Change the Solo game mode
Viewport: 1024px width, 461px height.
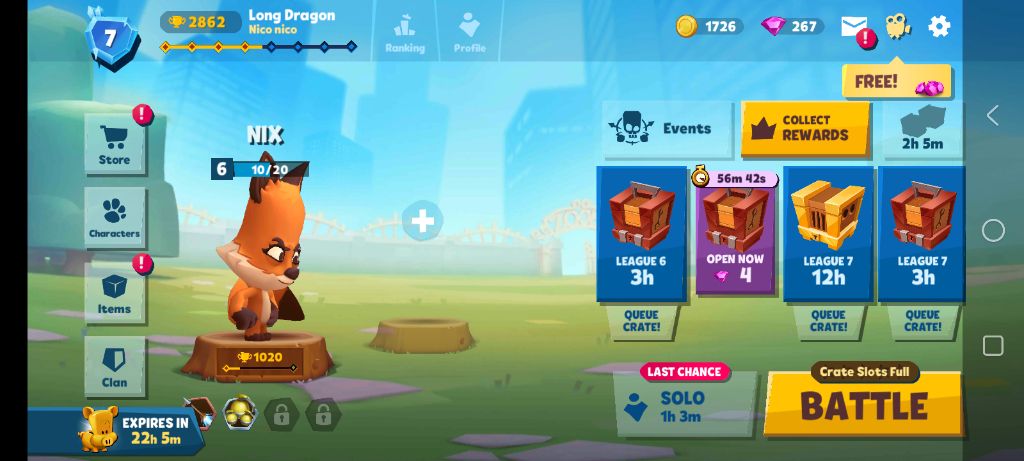tap(685, 404)
